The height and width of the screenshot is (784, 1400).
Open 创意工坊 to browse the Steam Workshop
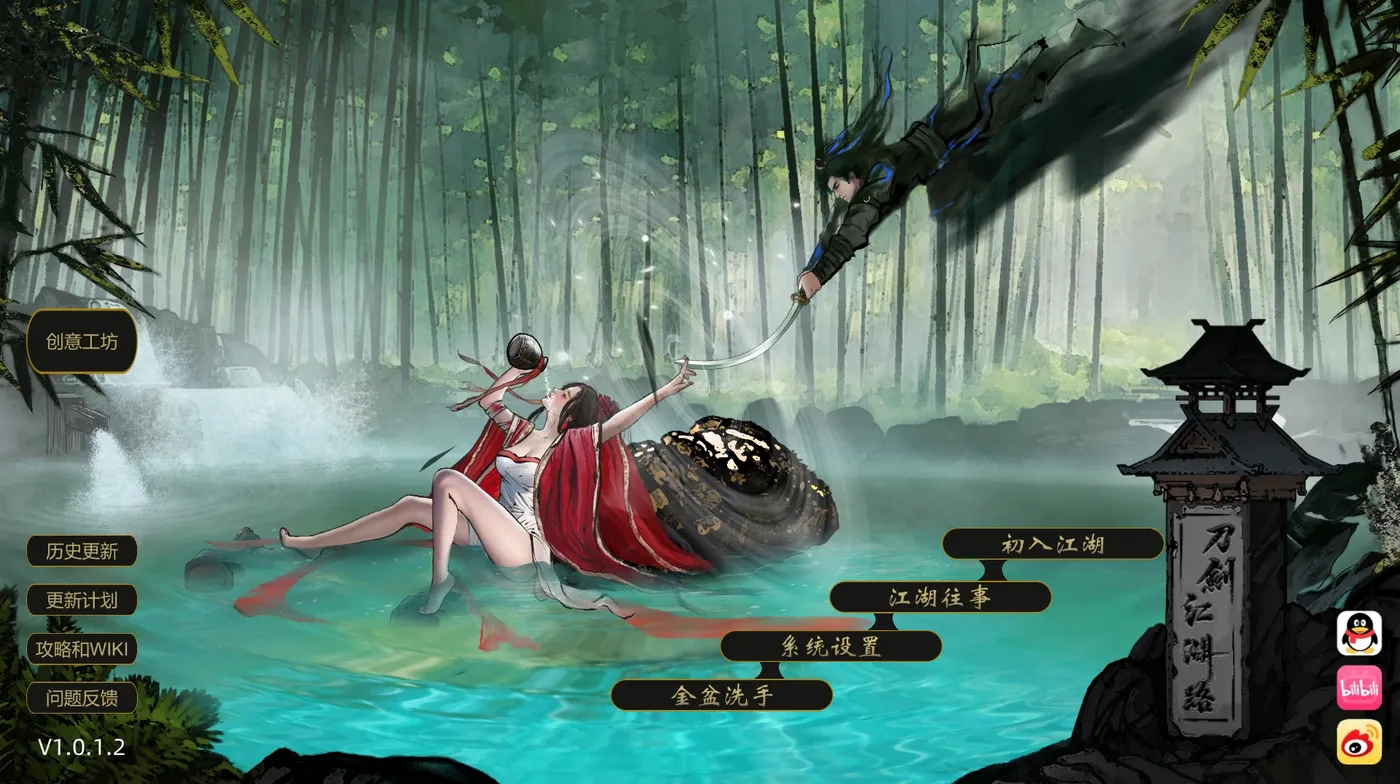(x=82, y=343)
